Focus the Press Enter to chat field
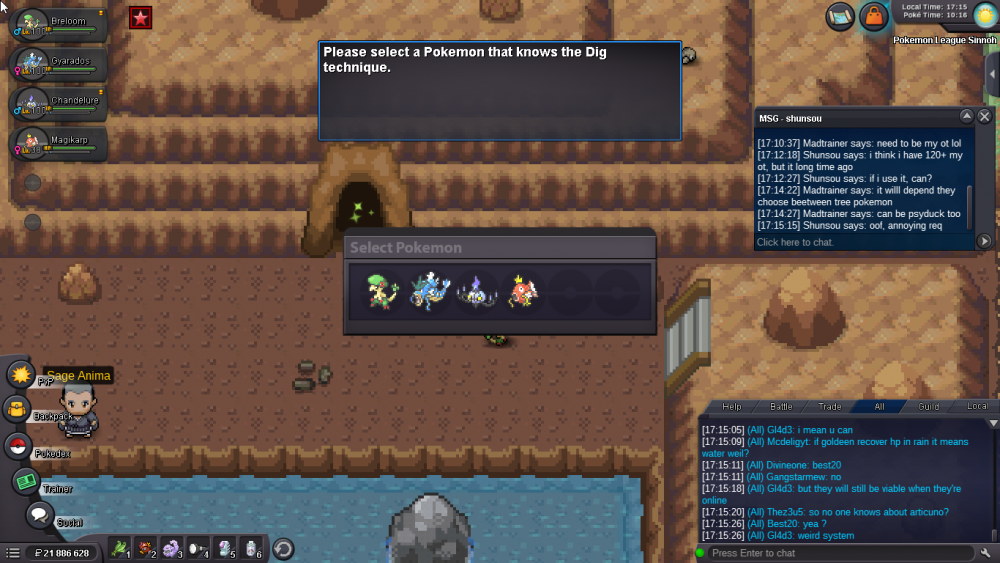1000x563 pixels. [x=835, y=553]
